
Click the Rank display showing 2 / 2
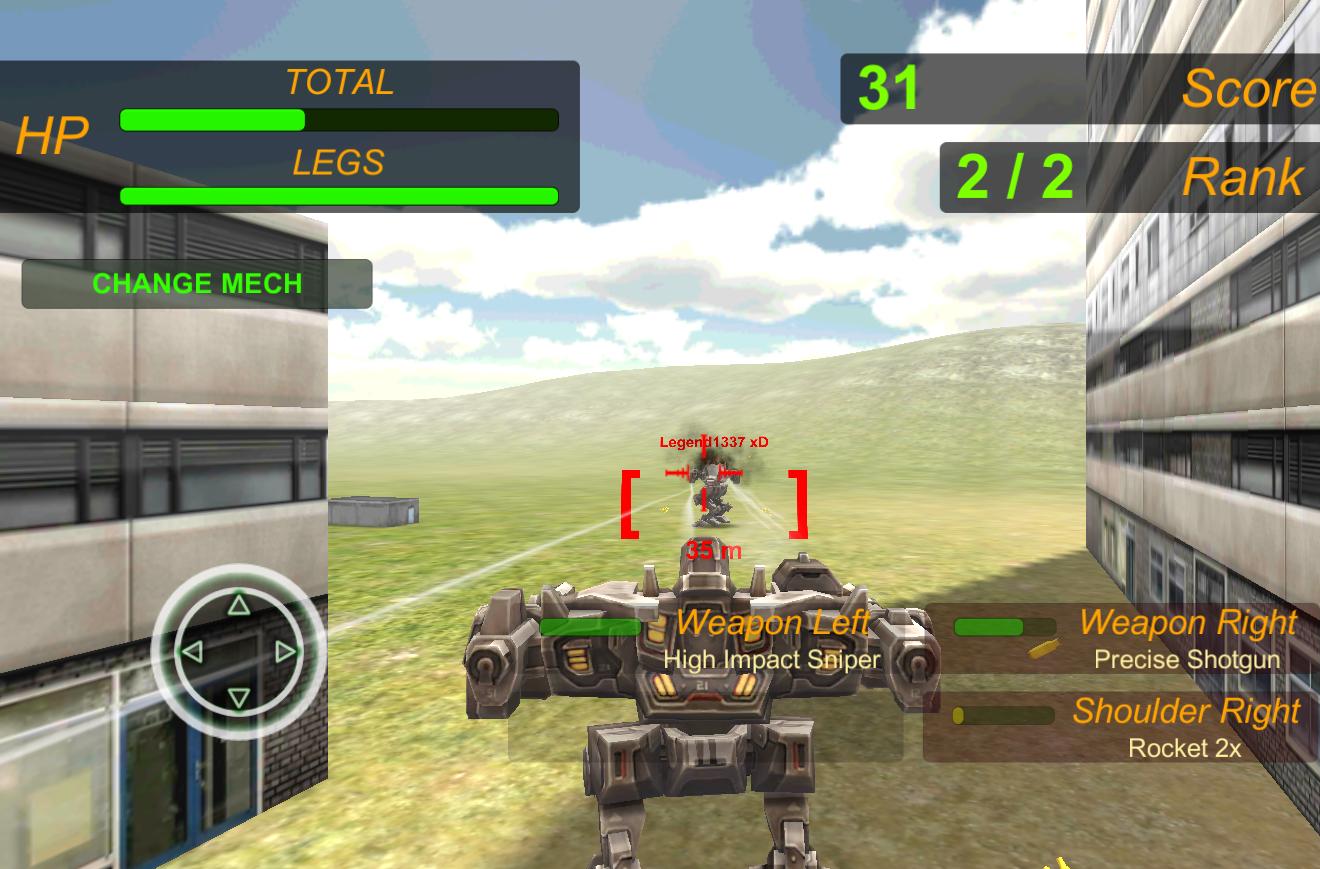(1013, 180)
